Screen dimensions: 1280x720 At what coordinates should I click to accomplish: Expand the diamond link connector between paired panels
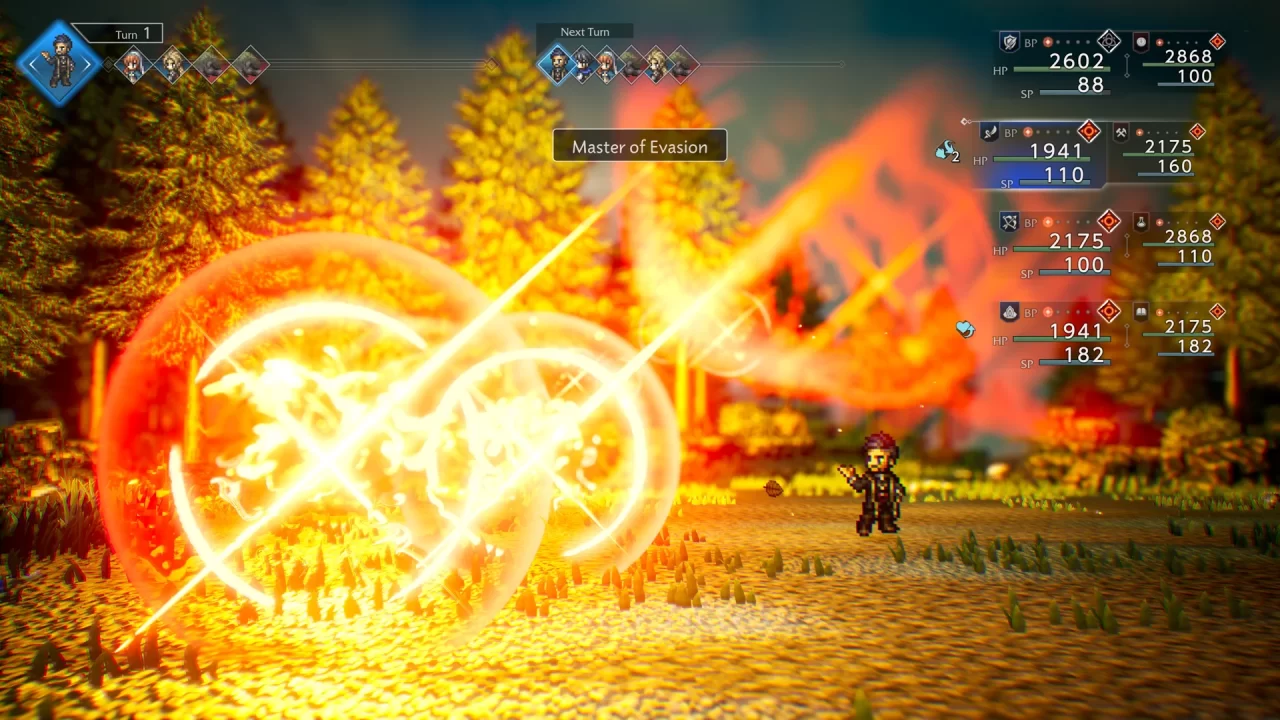click(x=1126, y=65)
